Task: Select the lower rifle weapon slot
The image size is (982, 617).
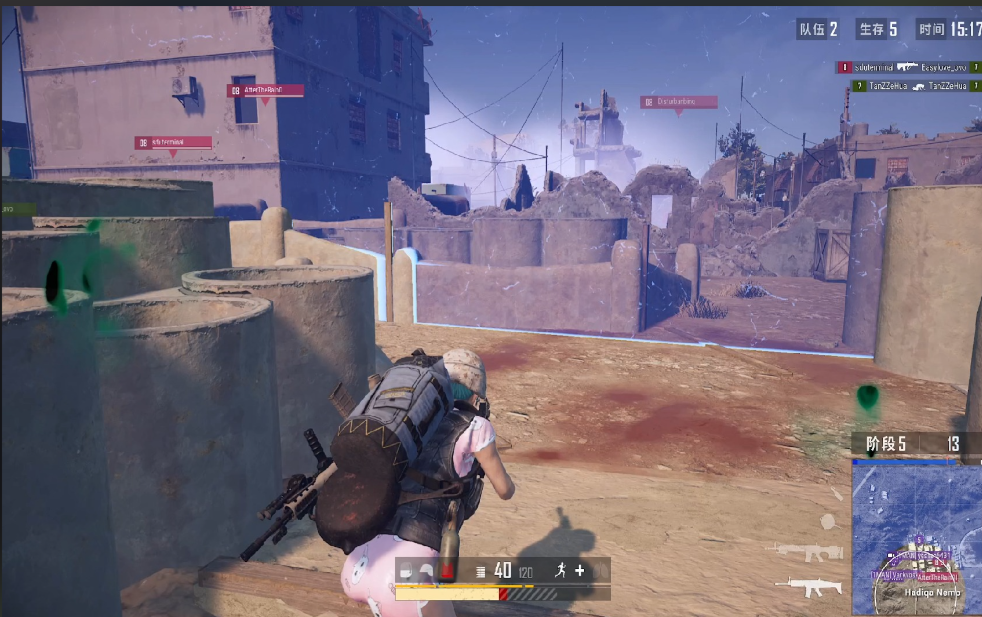Action: [809, 585]
